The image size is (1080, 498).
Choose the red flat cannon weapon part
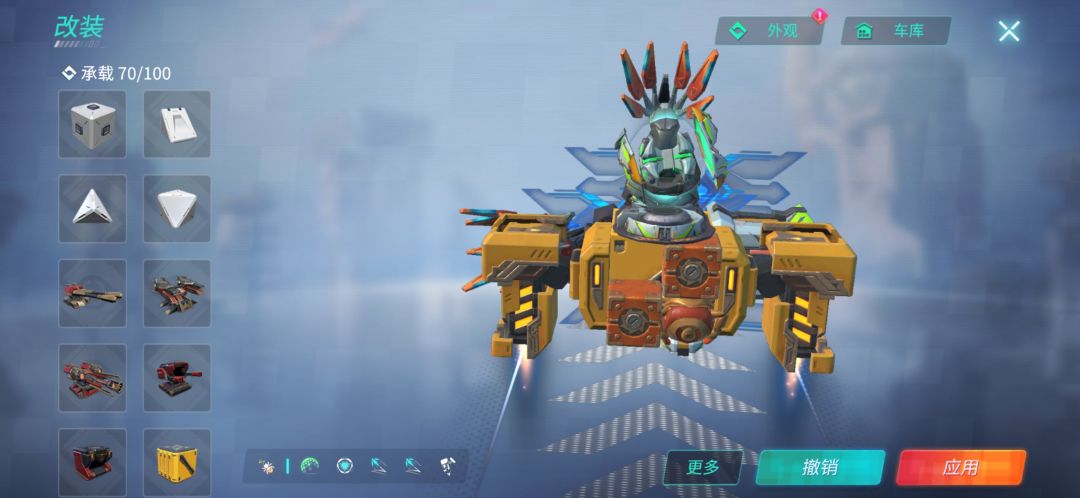pos(92,293)
